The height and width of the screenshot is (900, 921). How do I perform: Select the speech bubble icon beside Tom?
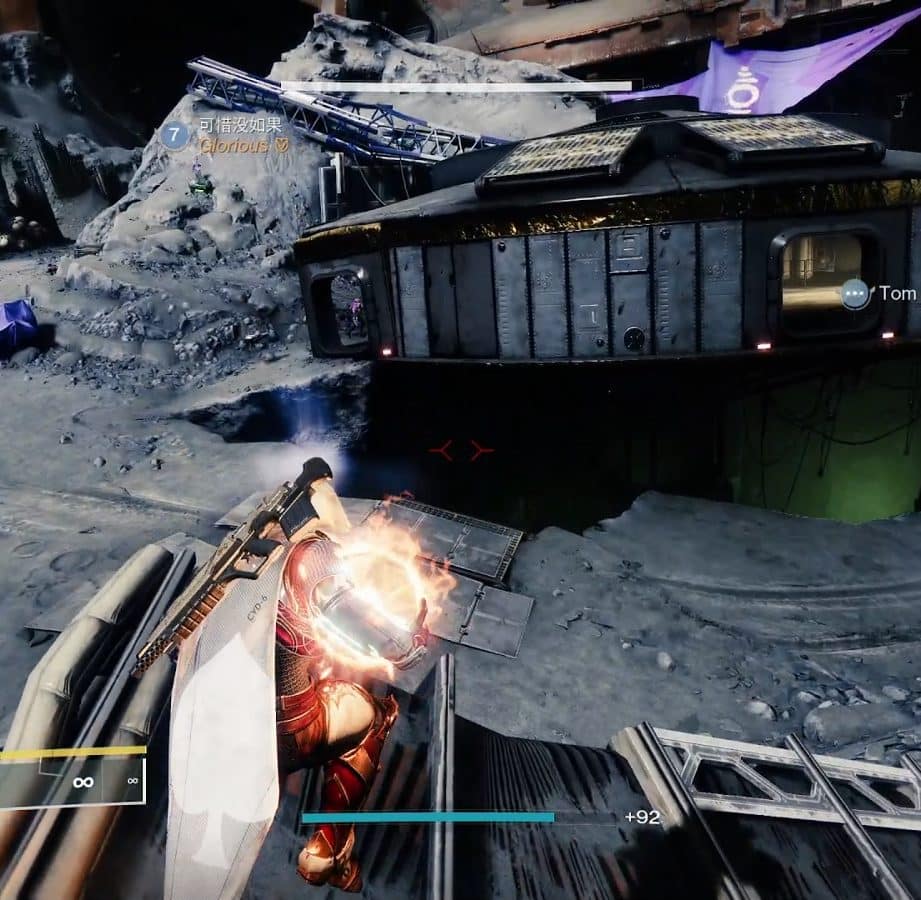[x=855, y=293]
